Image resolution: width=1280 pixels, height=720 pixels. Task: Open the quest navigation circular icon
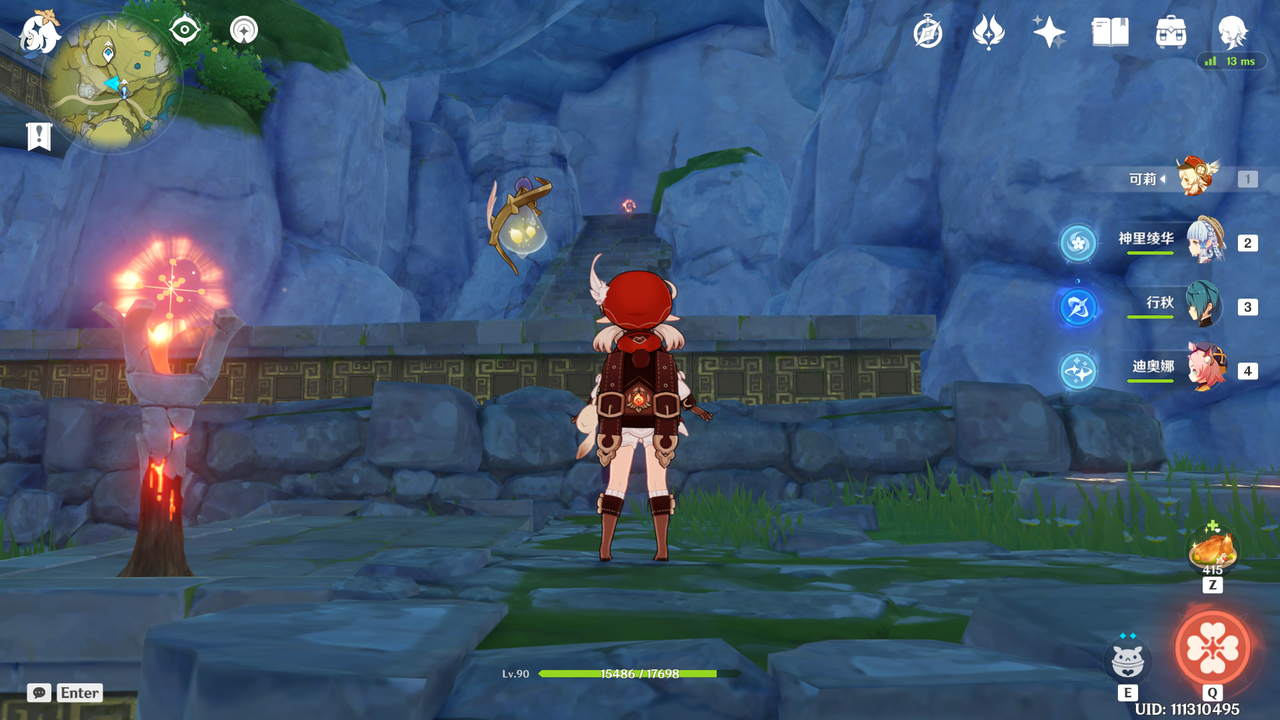pyautogui.click(x=243, y=30)
